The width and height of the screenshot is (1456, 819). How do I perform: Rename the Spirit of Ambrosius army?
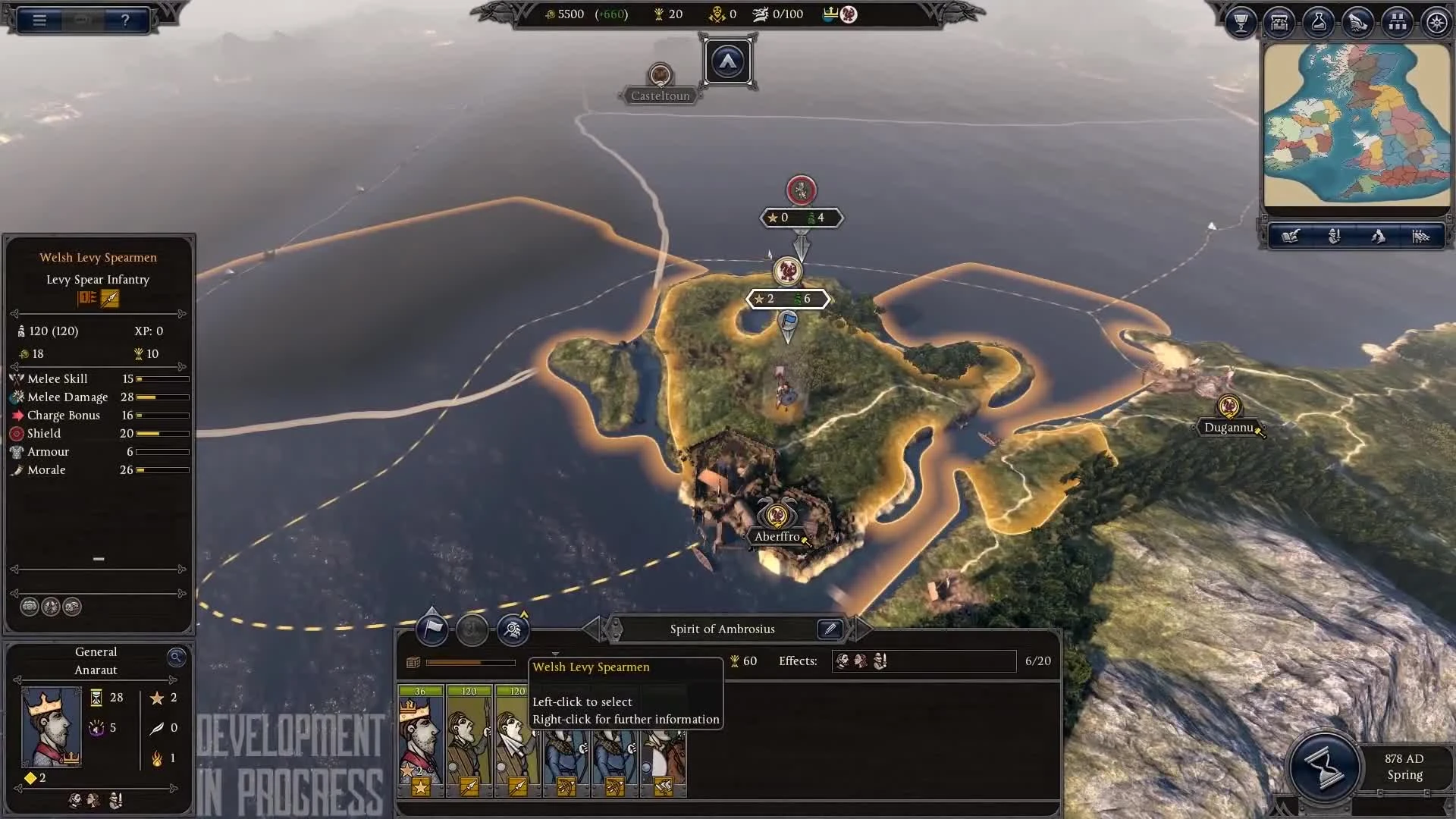click(x=830, y=629)
